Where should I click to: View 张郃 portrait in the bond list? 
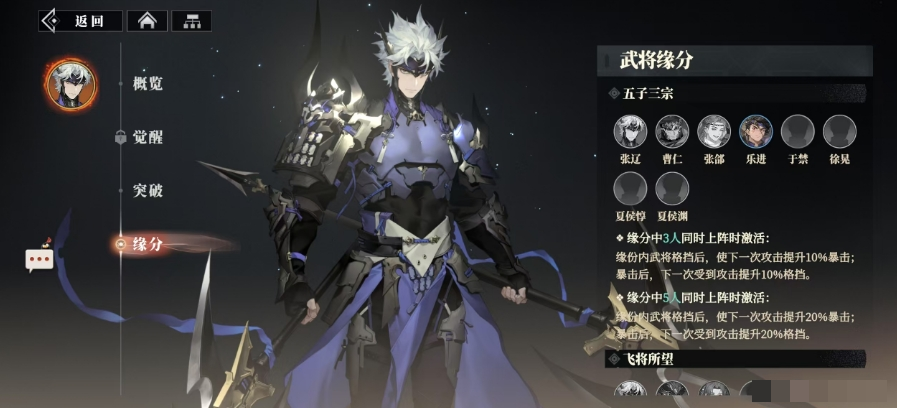click(x=714, y=131)
